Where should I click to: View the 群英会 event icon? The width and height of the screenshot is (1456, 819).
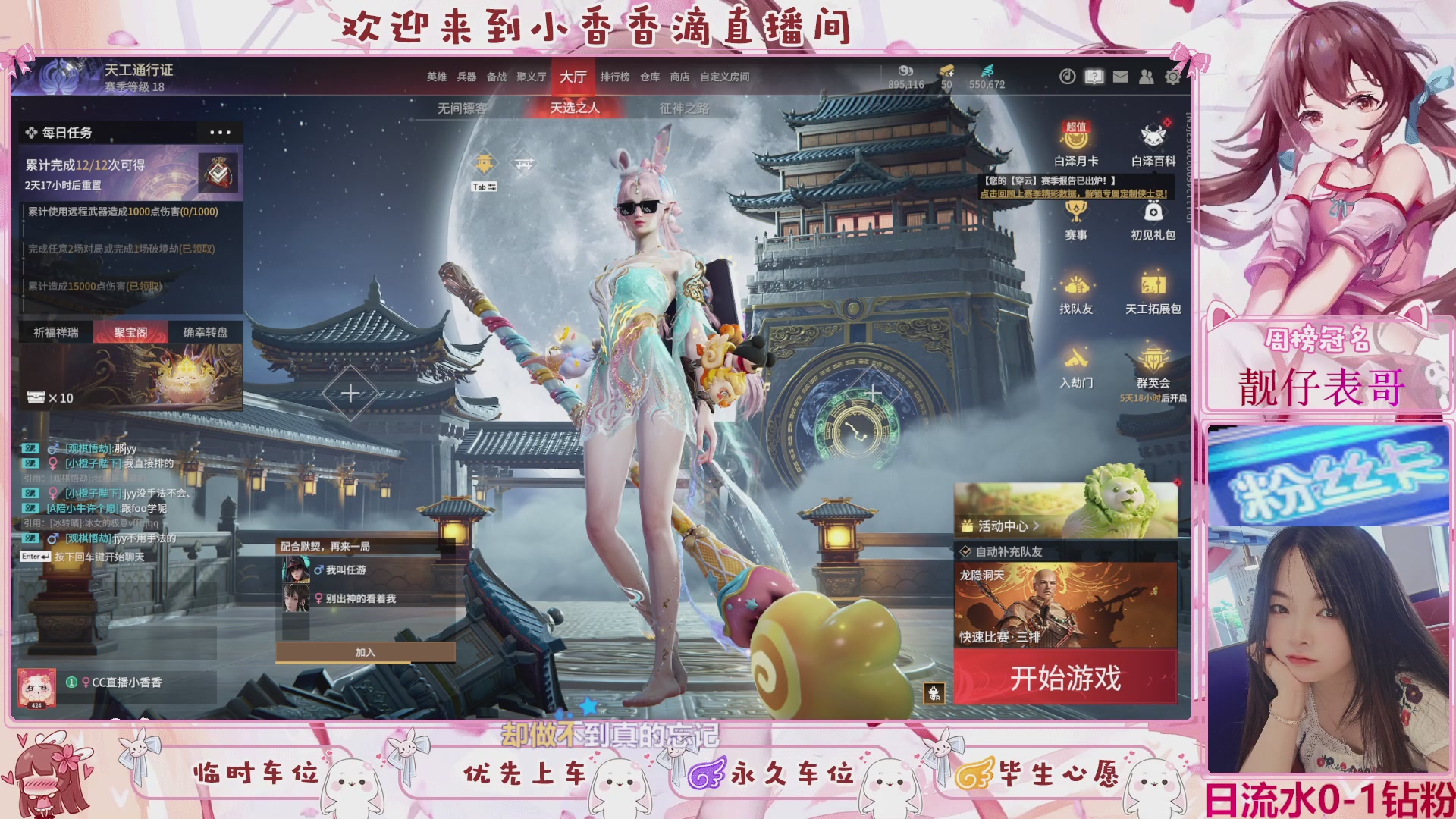tap(1153, 360)
